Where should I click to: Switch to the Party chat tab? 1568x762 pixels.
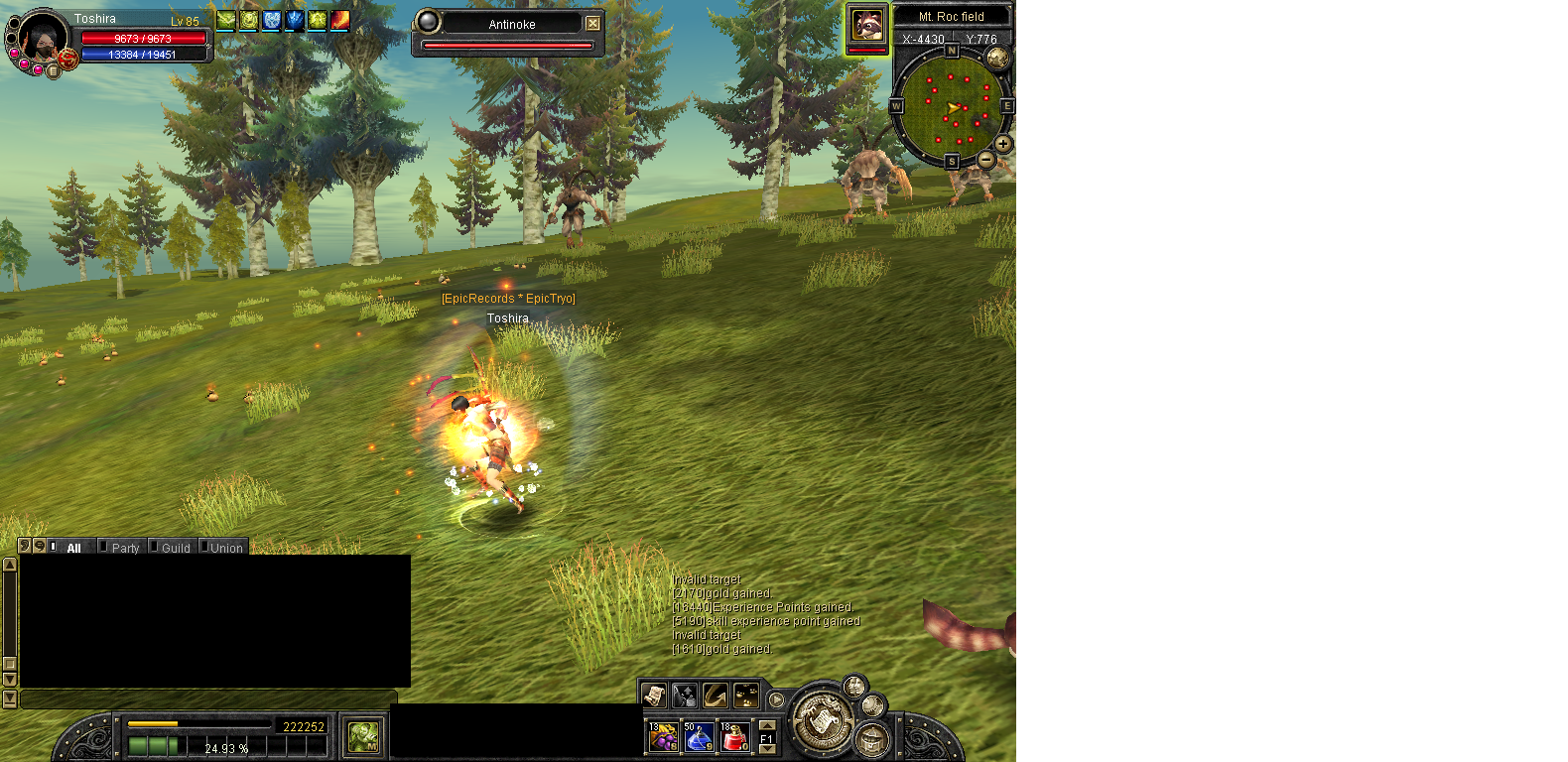(x=125, y=548)
